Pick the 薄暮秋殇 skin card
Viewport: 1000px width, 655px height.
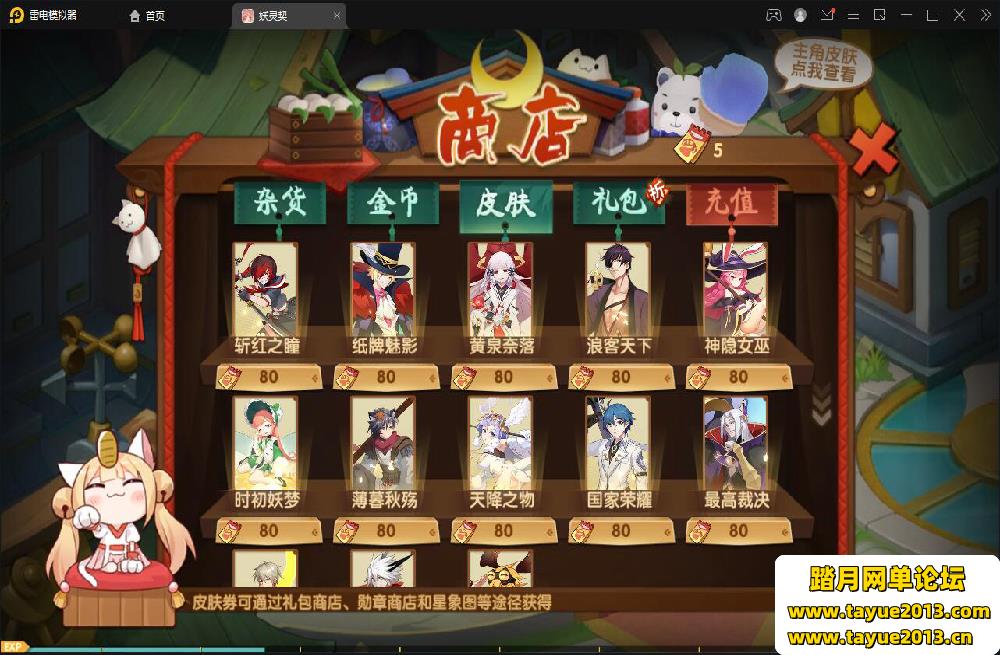[383, 445]
